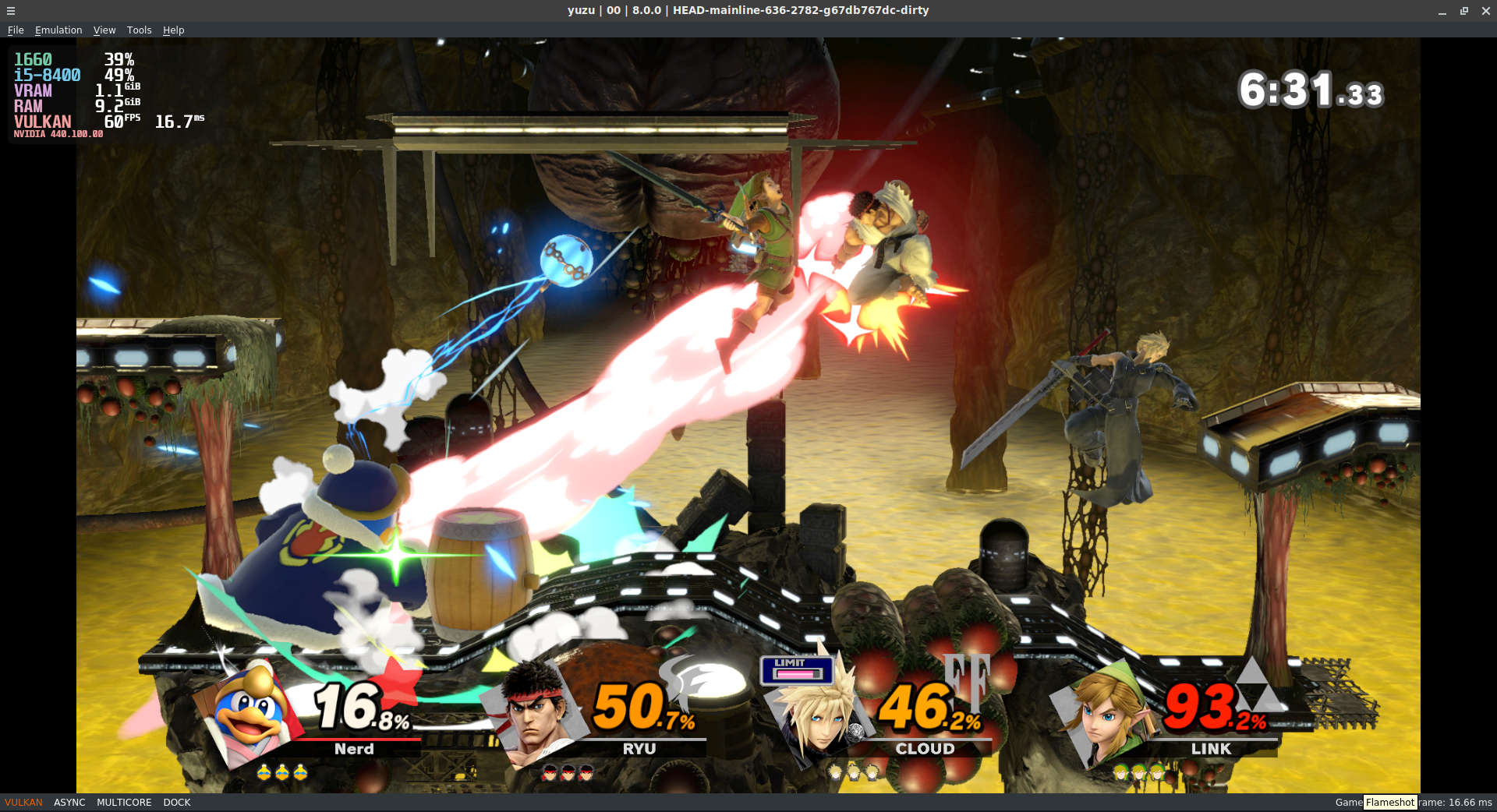Toggle ASYNC shader compilation
The image size is (1497, 812).
(x=69, y=802)
